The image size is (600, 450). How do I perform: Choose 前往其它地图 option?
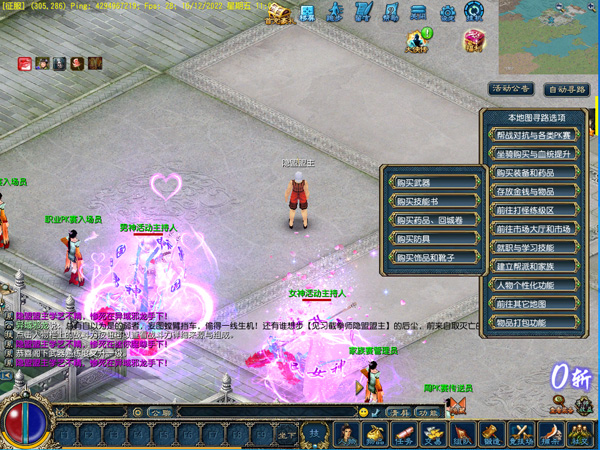[535, 304]
